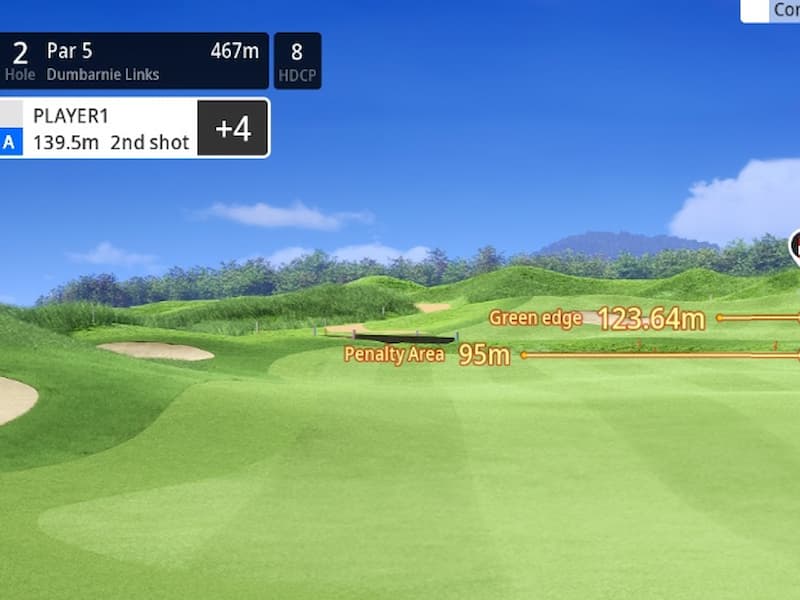Select the PLAYER1 score panel
Viewport: 800px width, 600px height.
coord(134,128)
